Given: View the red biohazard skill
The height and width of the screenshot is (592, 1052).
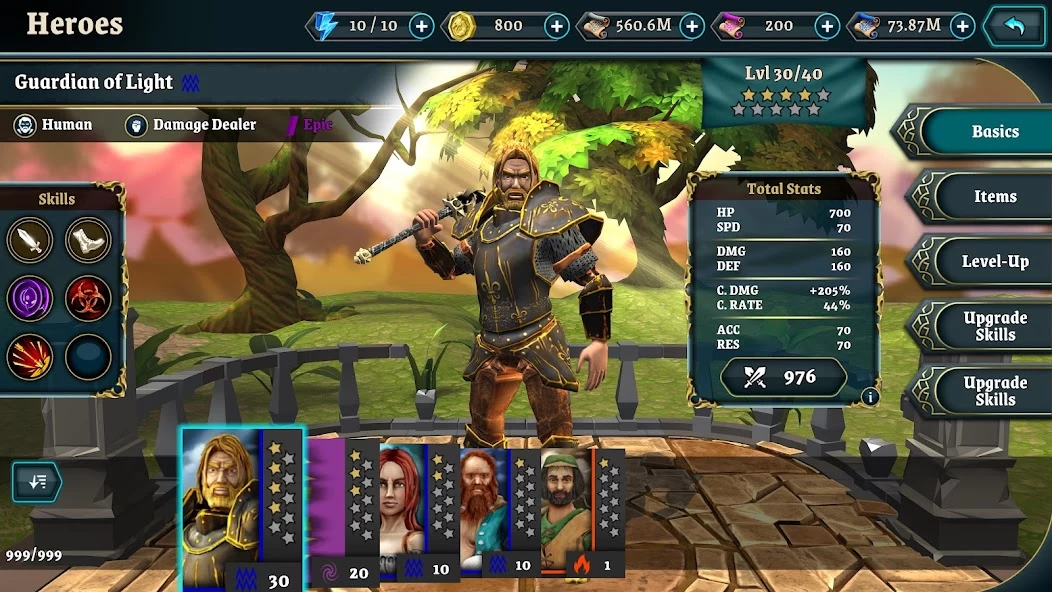Looking at the screenshot, I should click(88, 298).
